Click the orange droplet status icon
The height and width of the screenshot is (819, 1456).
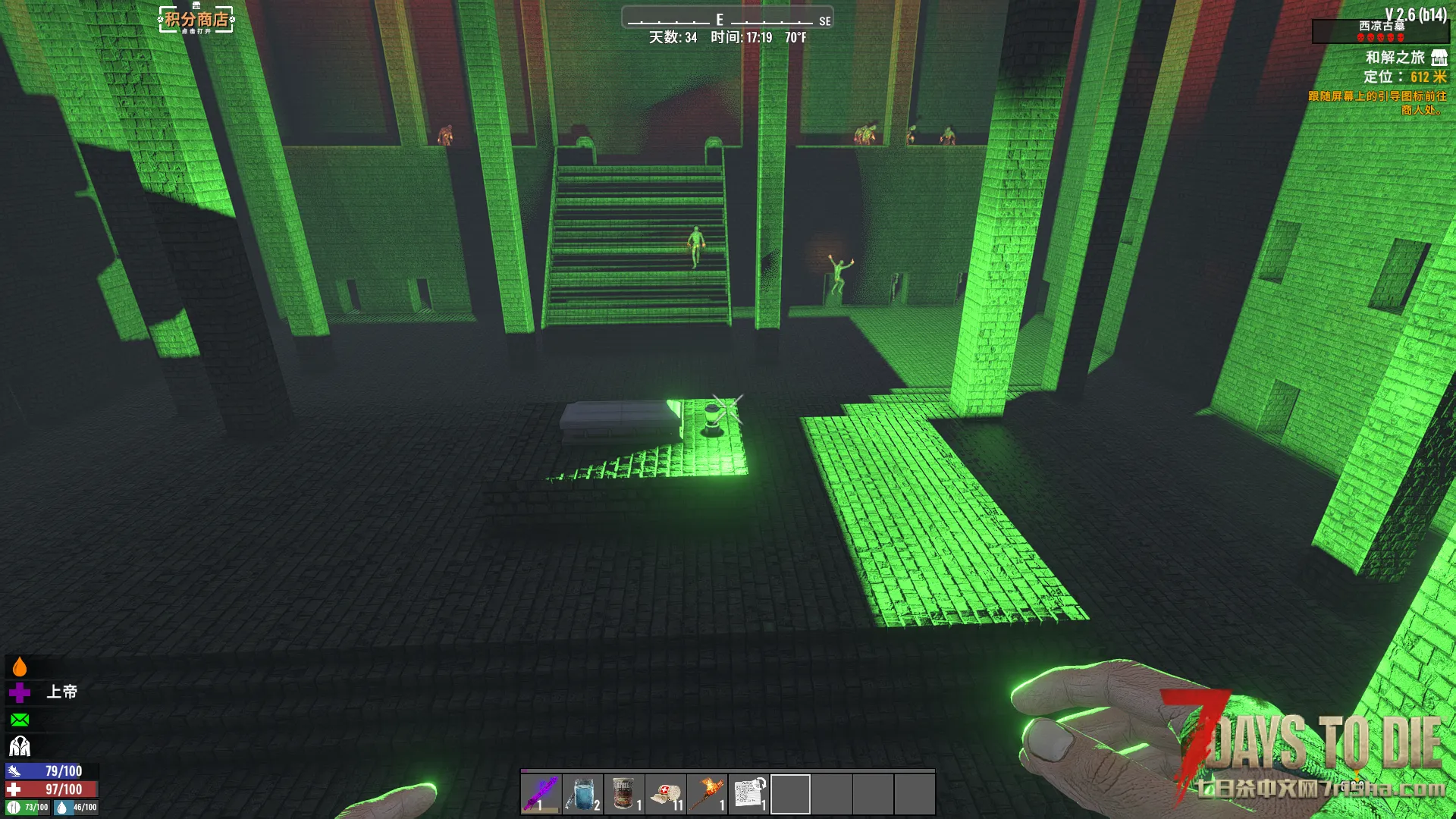tap(20, 667)
